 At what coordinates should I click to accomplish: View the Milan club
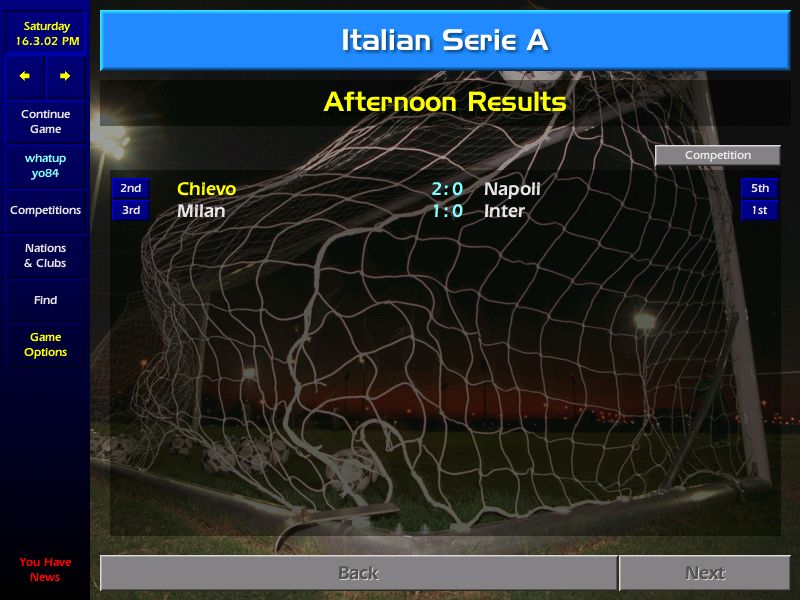click(201, 211)
